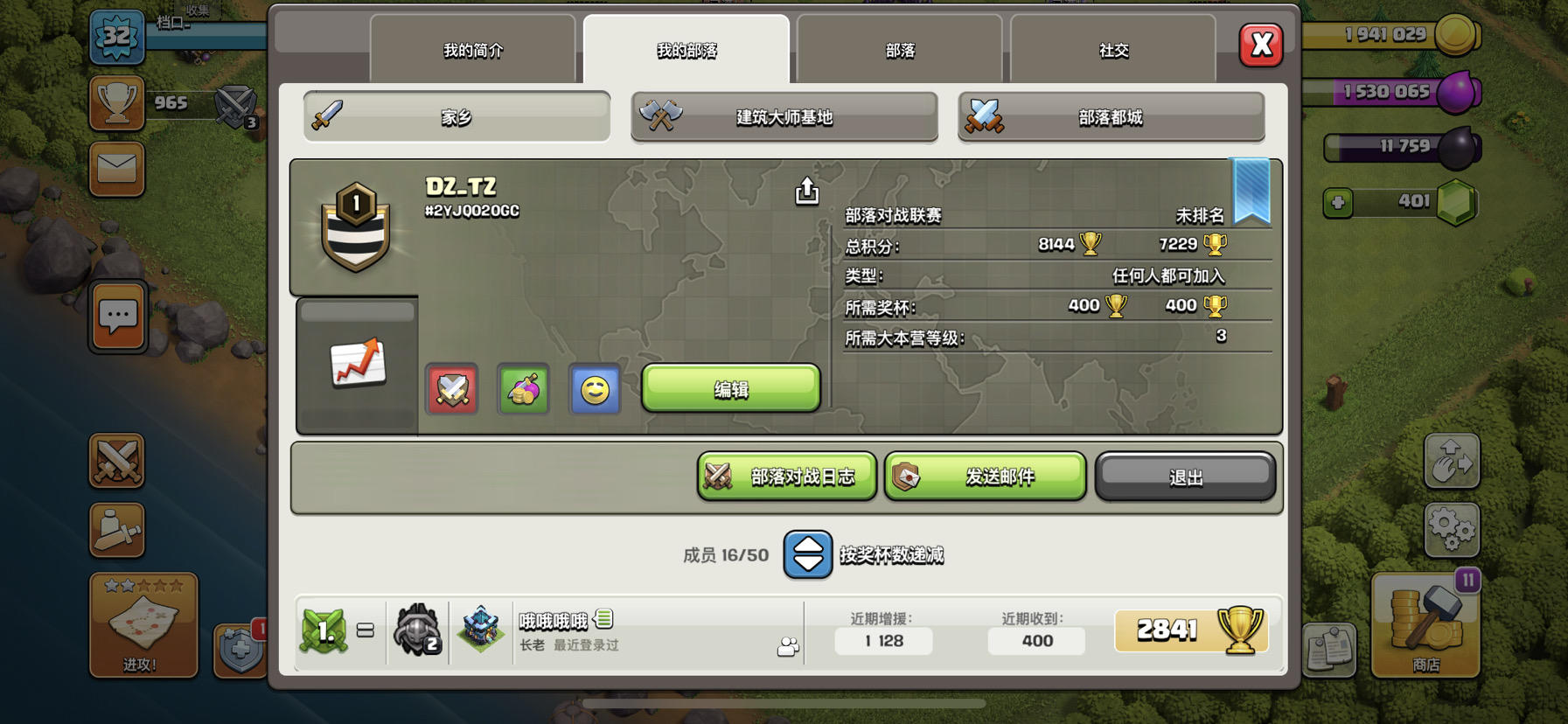The height and width of the screenshot is (724, 1568).
Task: Select the 建筑大师基地 view
Action: click(x=784, y=116)
